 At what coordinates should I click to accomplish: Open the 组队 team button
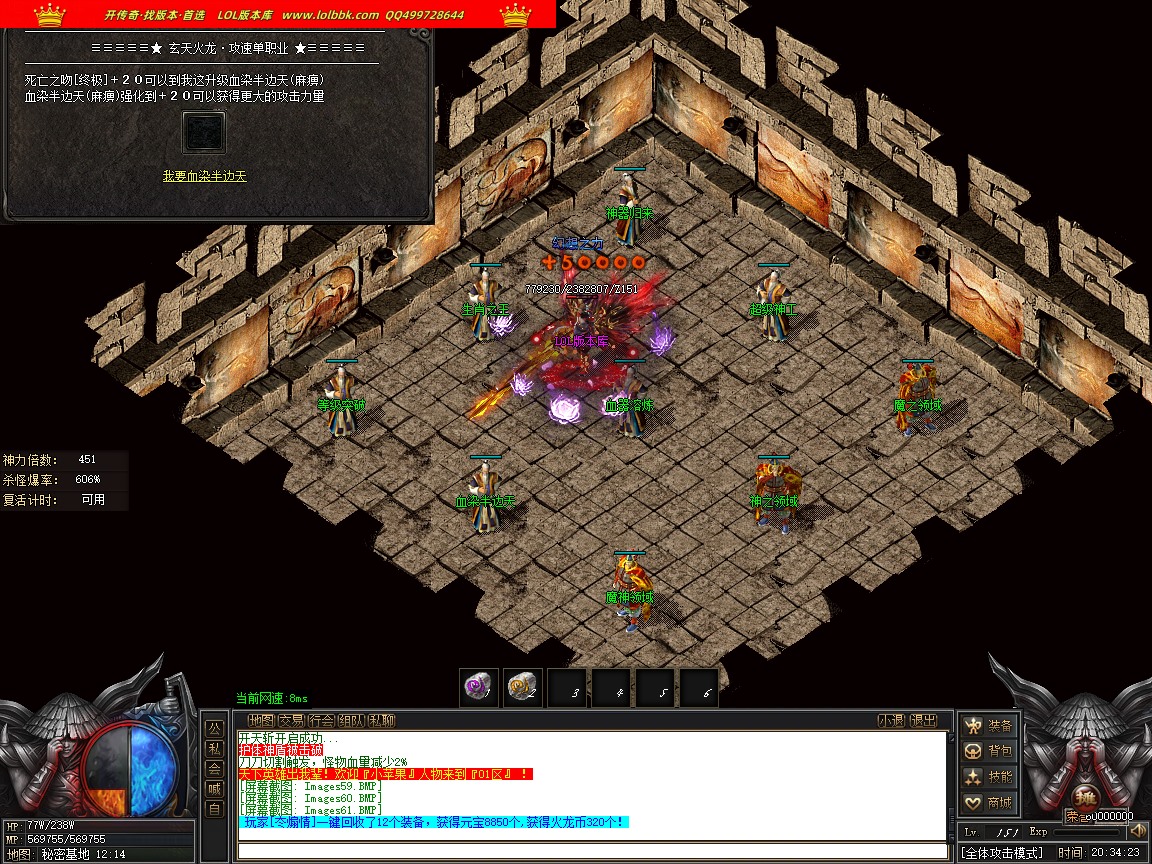351,720
